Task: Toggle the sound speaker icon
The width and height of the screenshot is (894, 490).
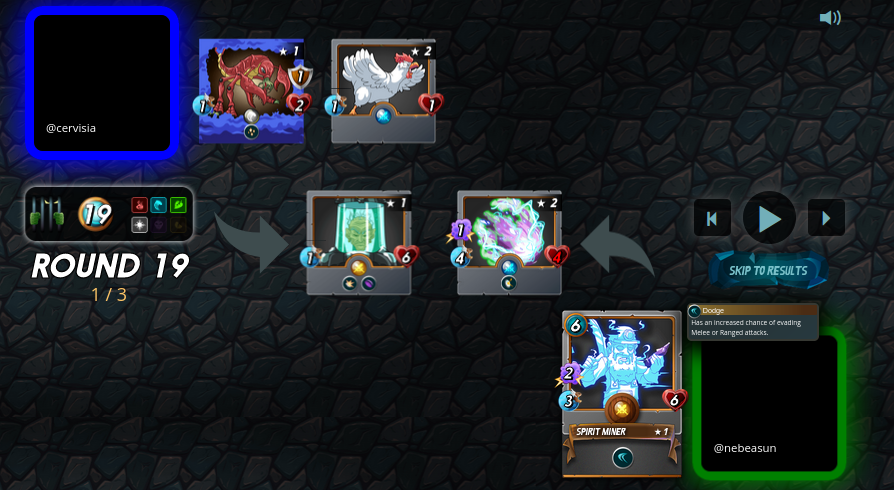Action: (x=829, y=18)
